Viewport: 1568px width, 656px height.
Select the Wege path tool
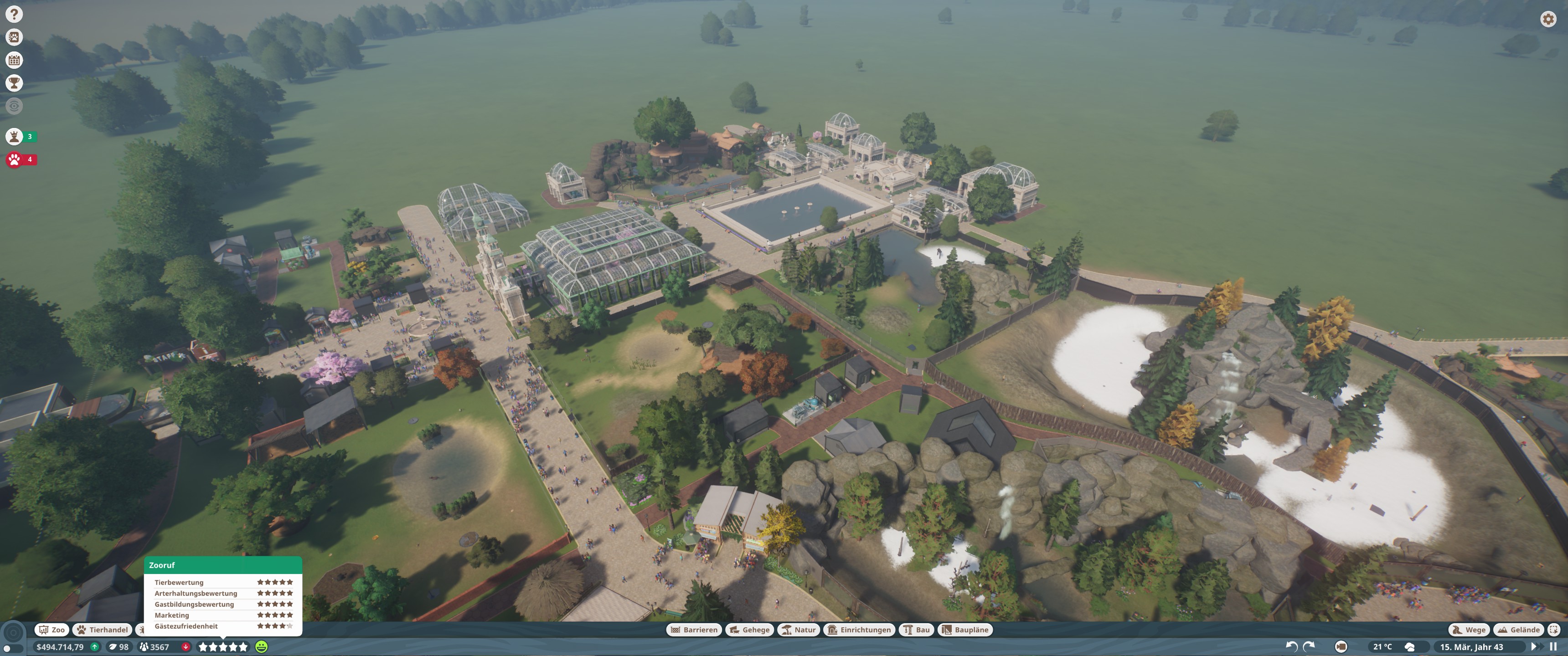click(x=1469, y=630)
